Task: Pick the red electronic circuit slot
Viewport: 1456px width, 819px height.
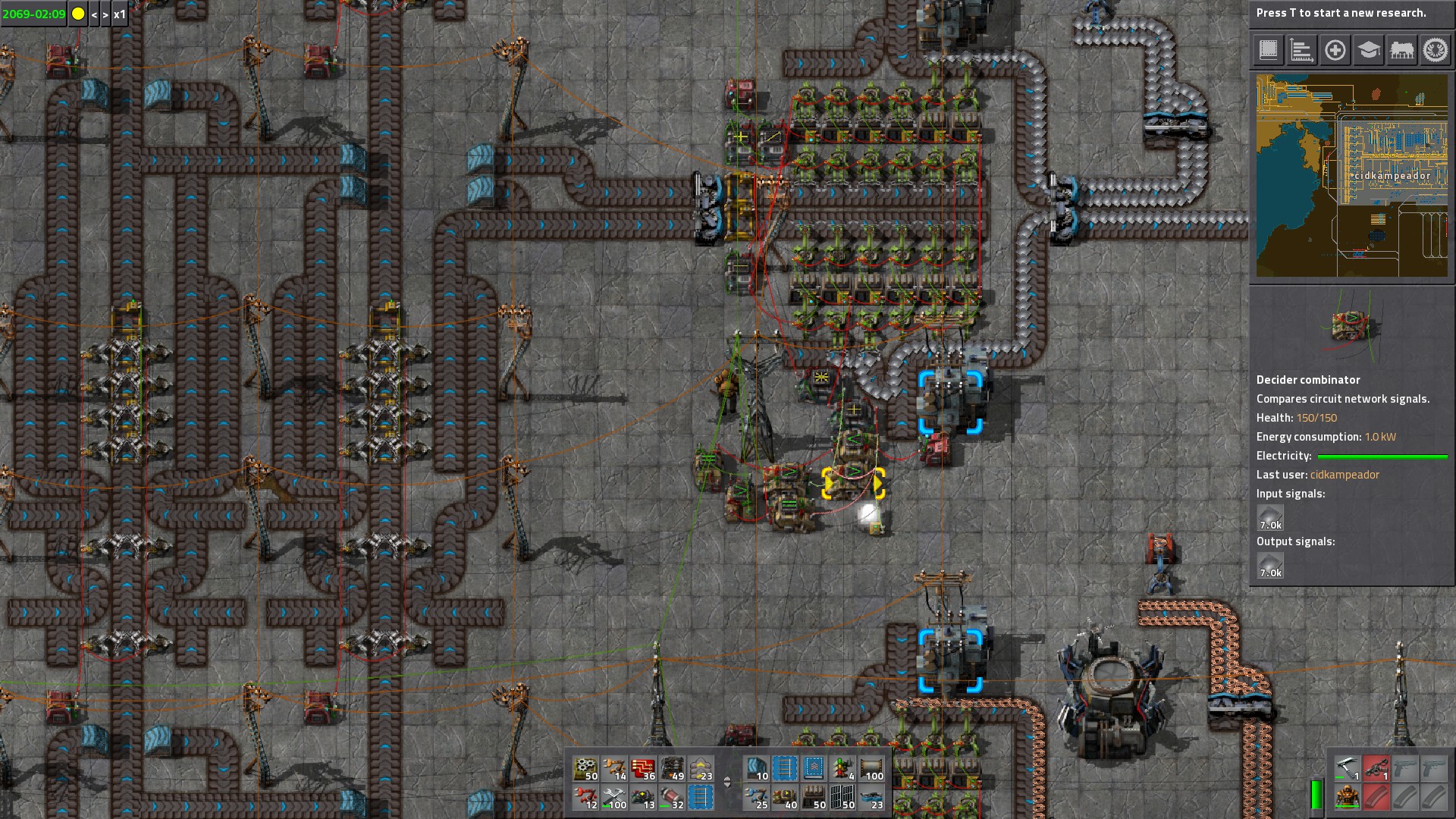Action: [643, 769]
